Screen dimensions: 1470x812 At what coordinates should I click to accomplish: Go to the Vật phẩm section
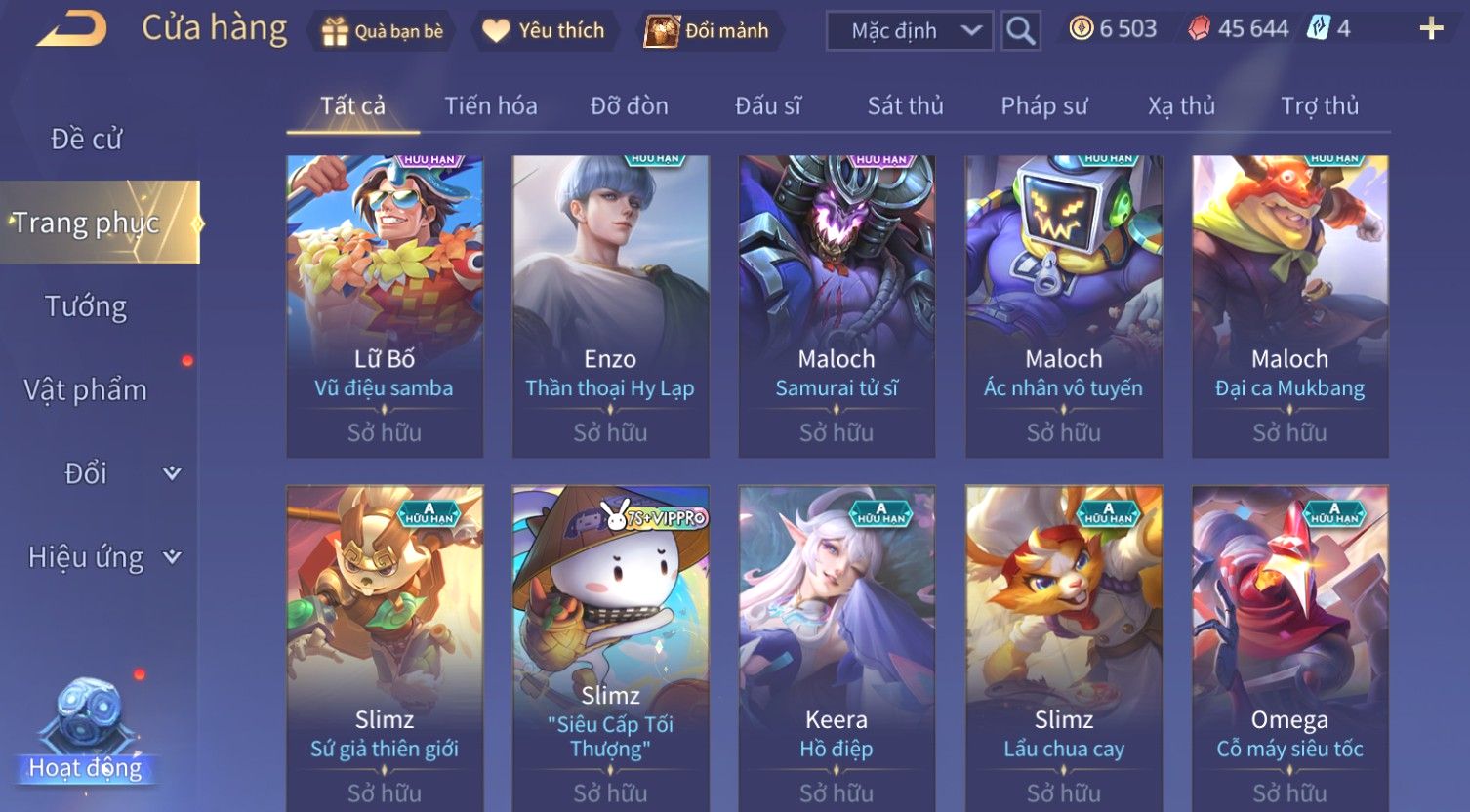(x=86, y=390)
